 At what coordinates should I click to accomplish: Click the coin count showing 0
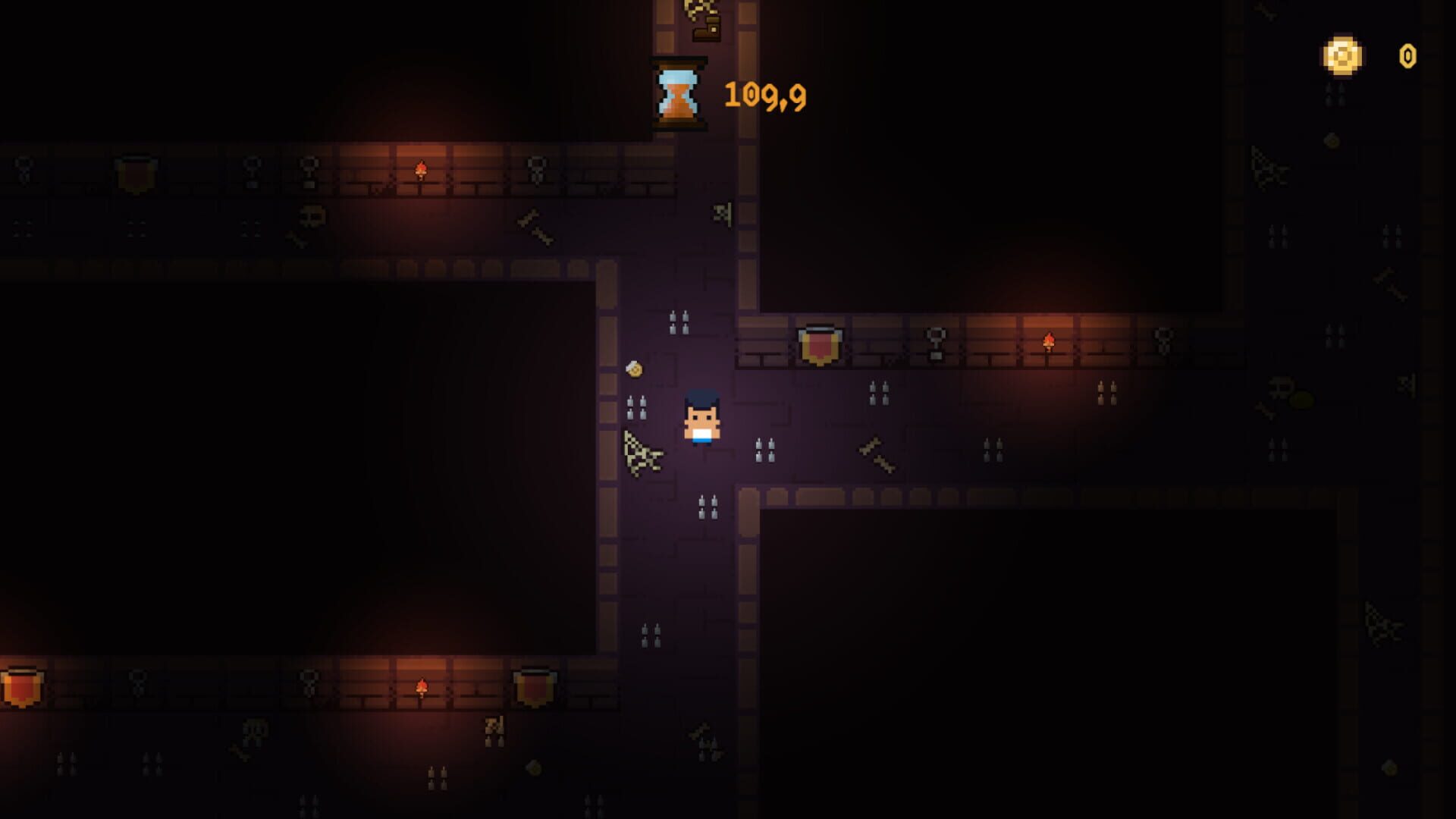coord(1407,55)
